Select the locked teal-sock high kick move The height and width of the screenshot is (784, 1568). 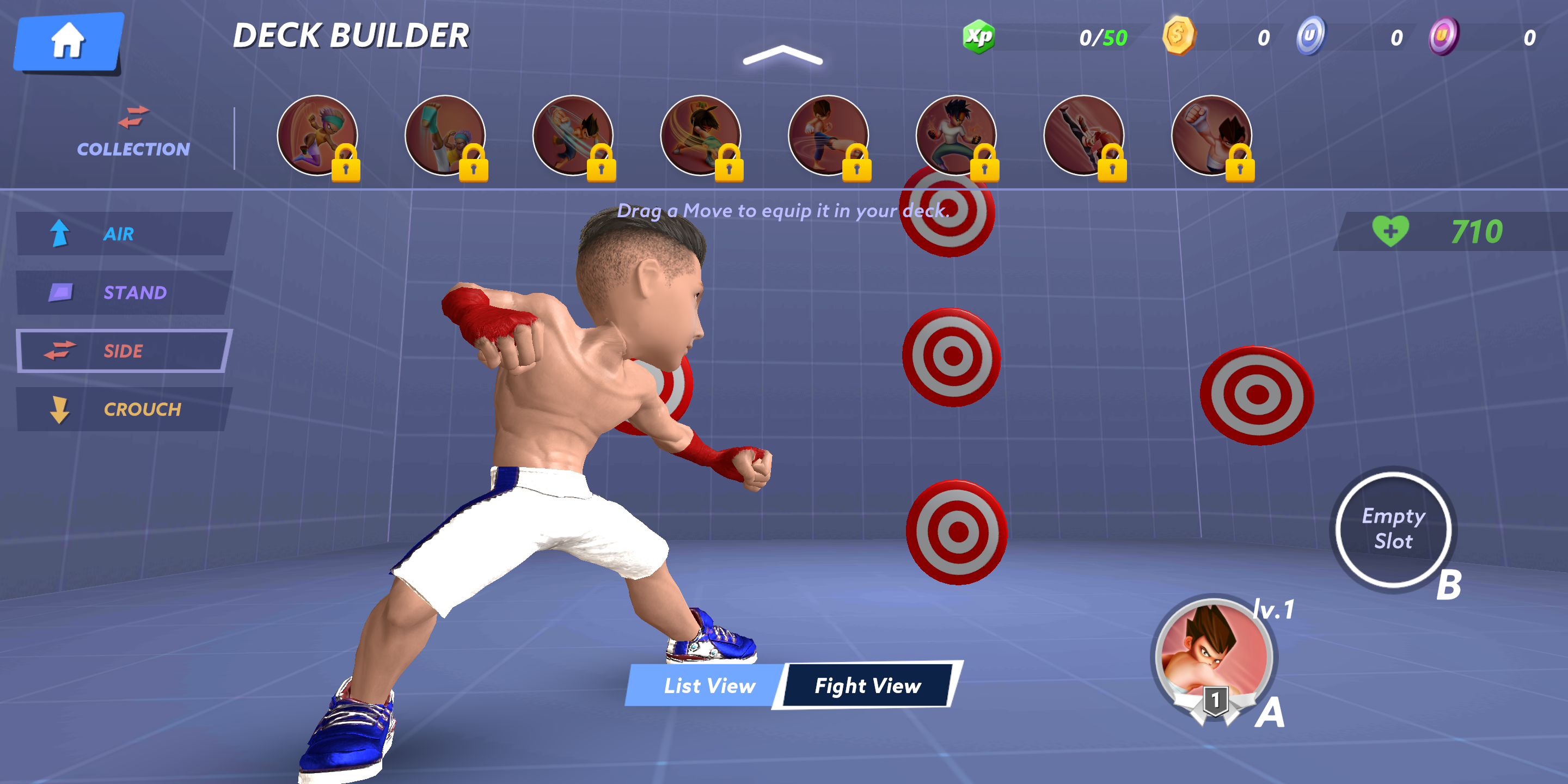(x=445, y=135)
